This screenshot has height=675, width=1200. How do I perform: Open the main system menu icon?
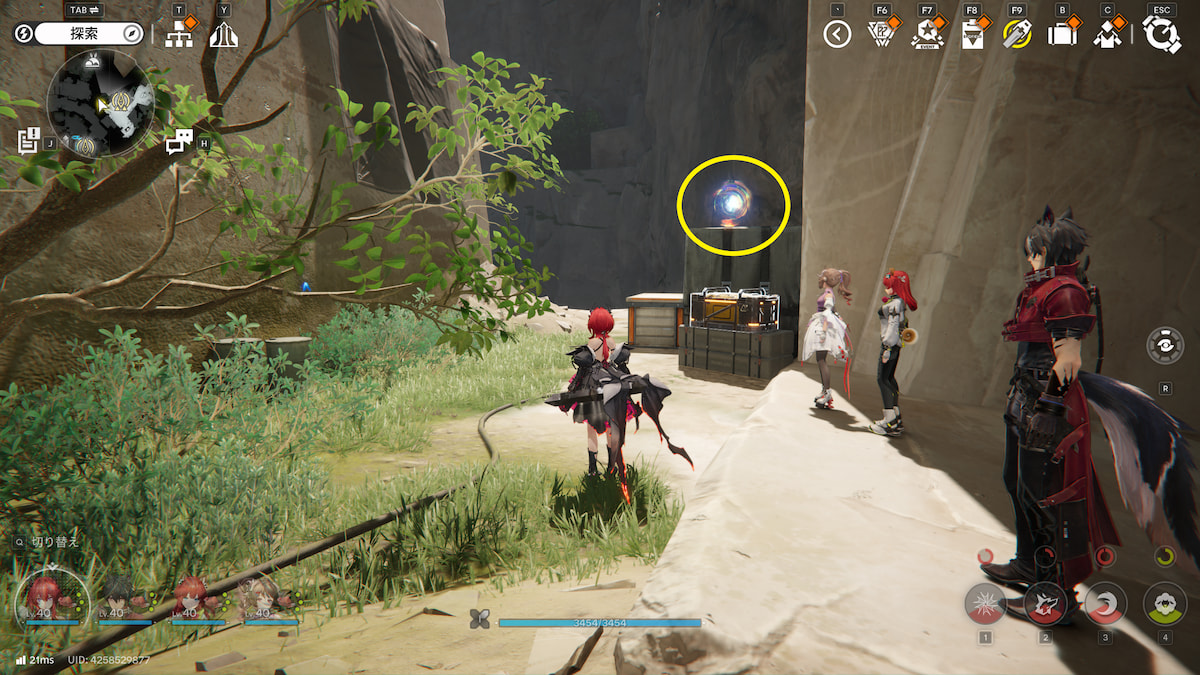[x=1162, y=35]
